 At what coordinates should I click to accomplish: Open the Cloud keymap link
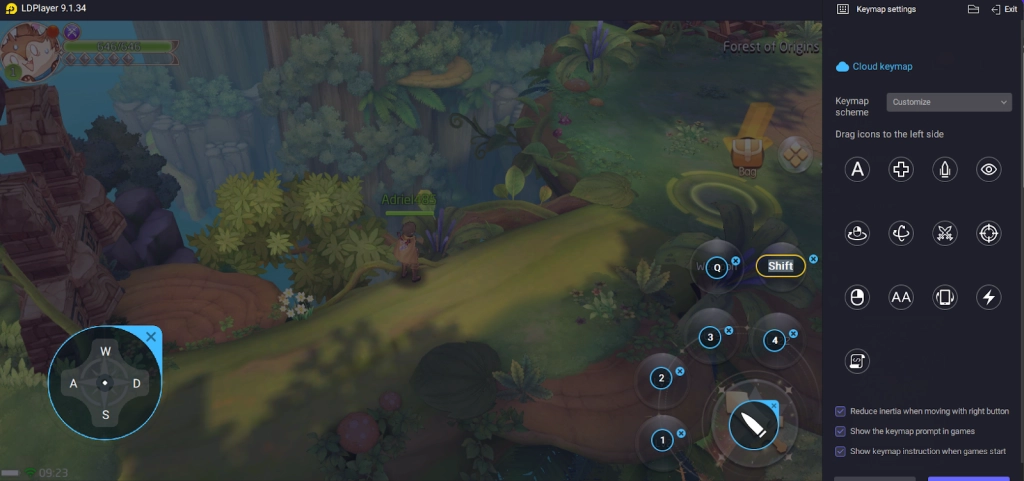click(882, 66)
